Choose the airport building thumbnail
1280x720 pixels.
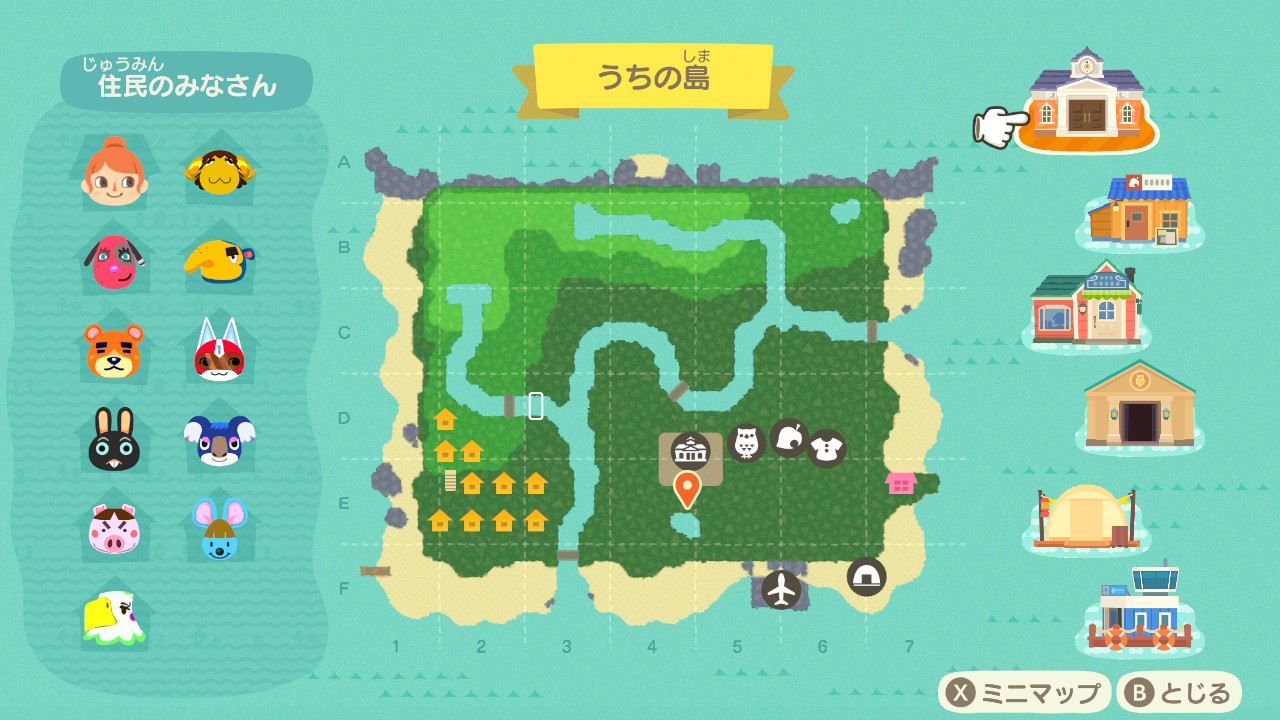point(1140,608)
